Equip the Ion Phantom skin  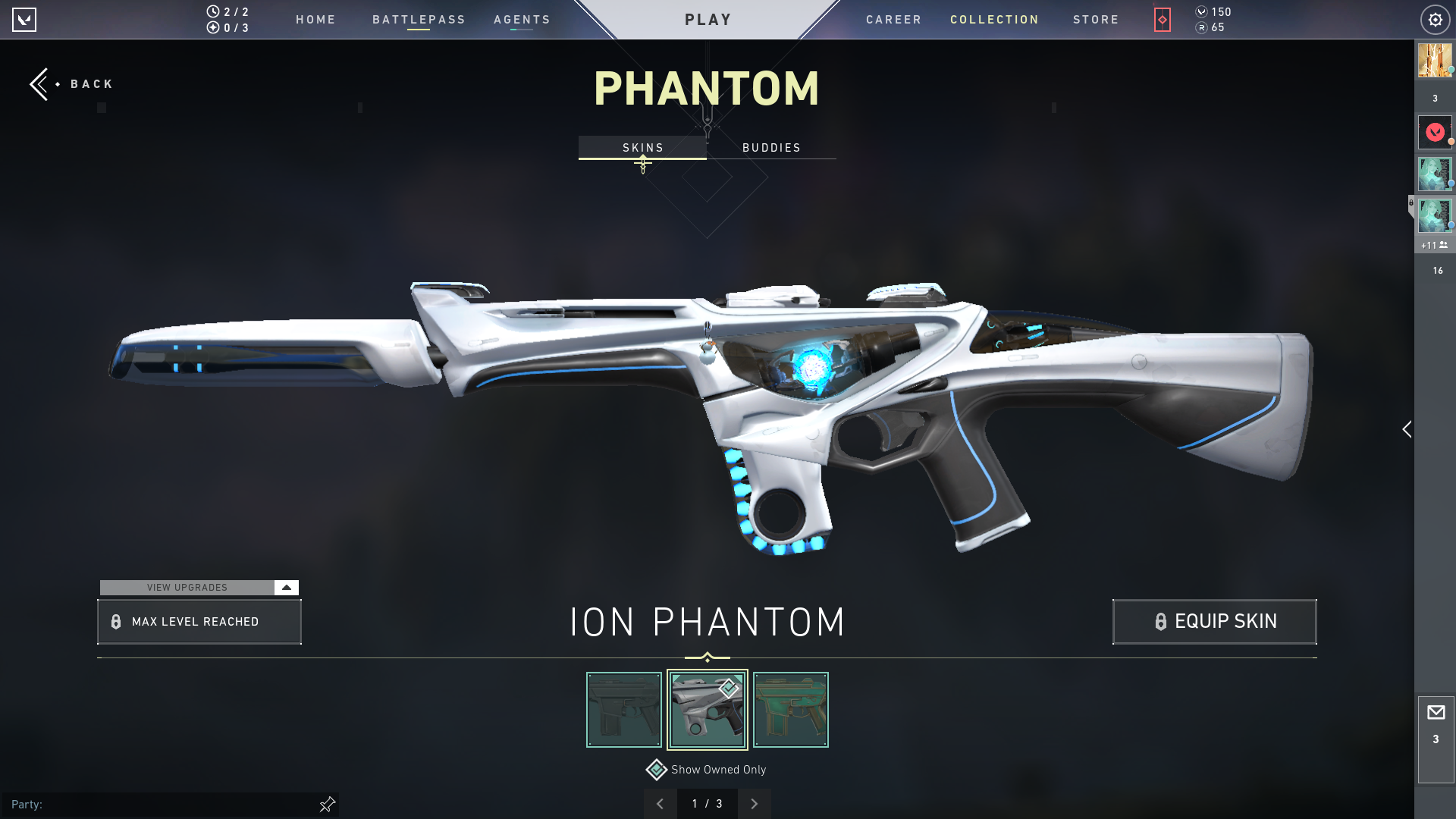pos(1214,622)
